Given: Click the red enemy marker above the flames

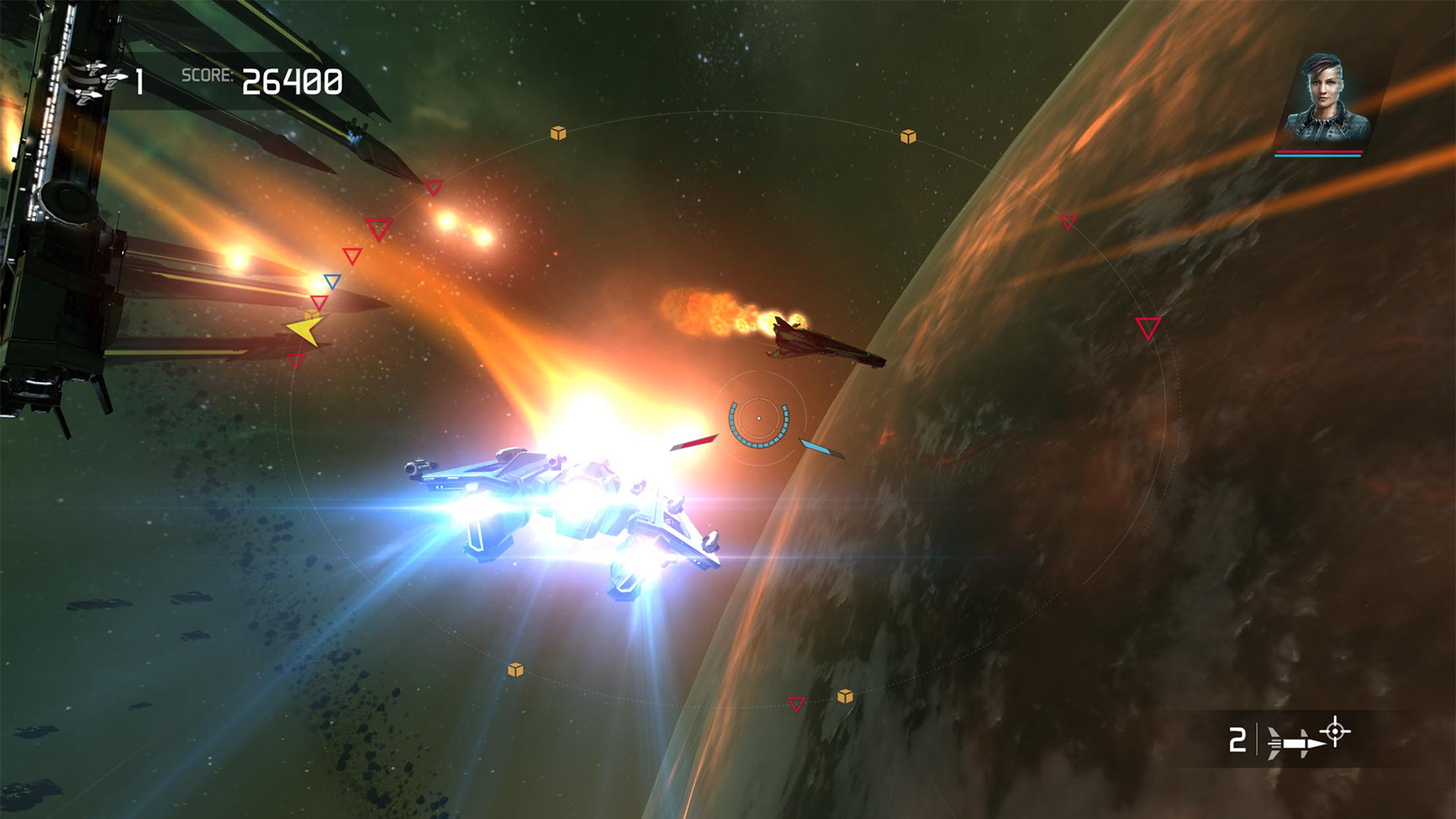Looking at the screenshot, I should click(x=432, y=186).
